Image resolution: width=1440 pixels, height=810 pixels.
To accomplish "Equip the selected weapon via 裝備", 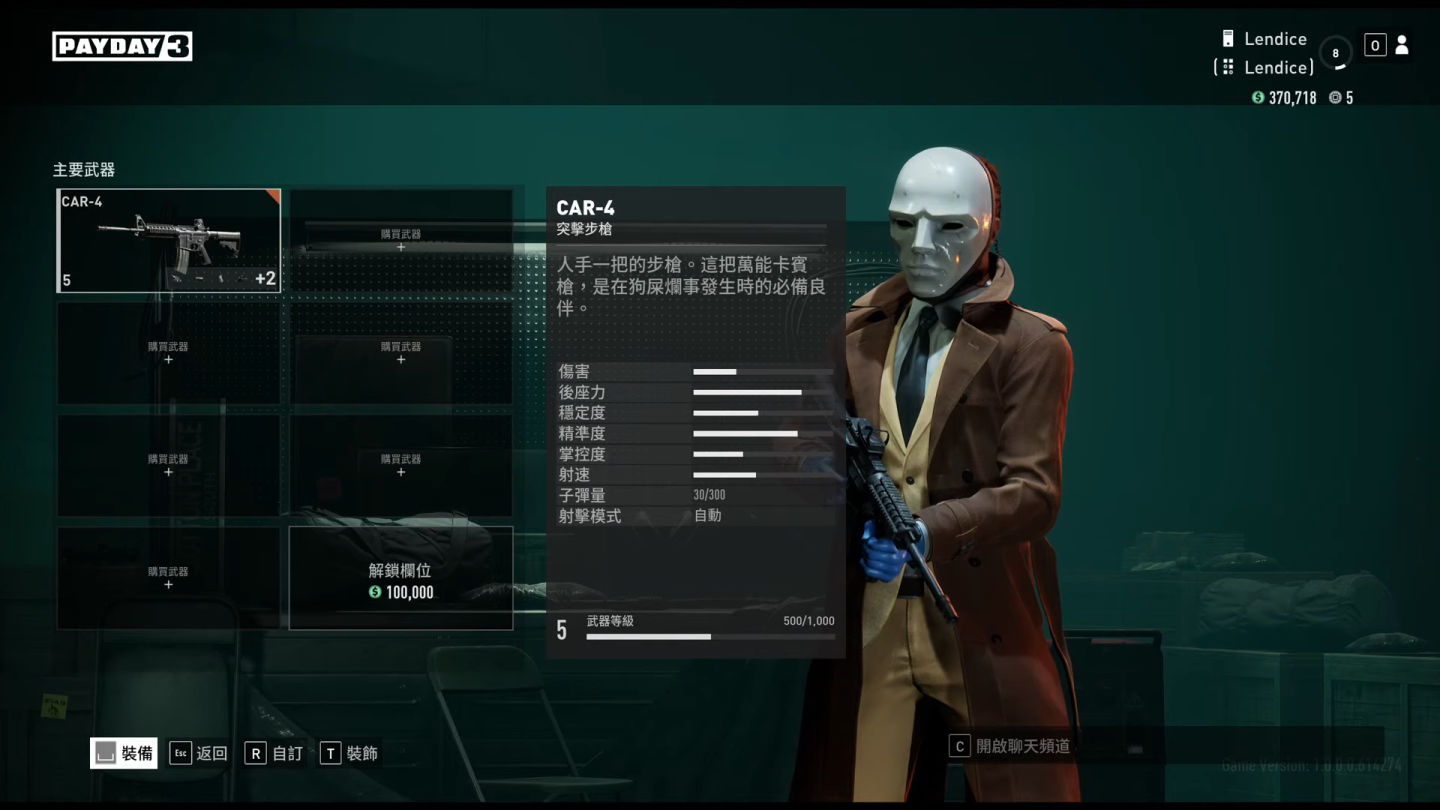I will pos(124,753).
